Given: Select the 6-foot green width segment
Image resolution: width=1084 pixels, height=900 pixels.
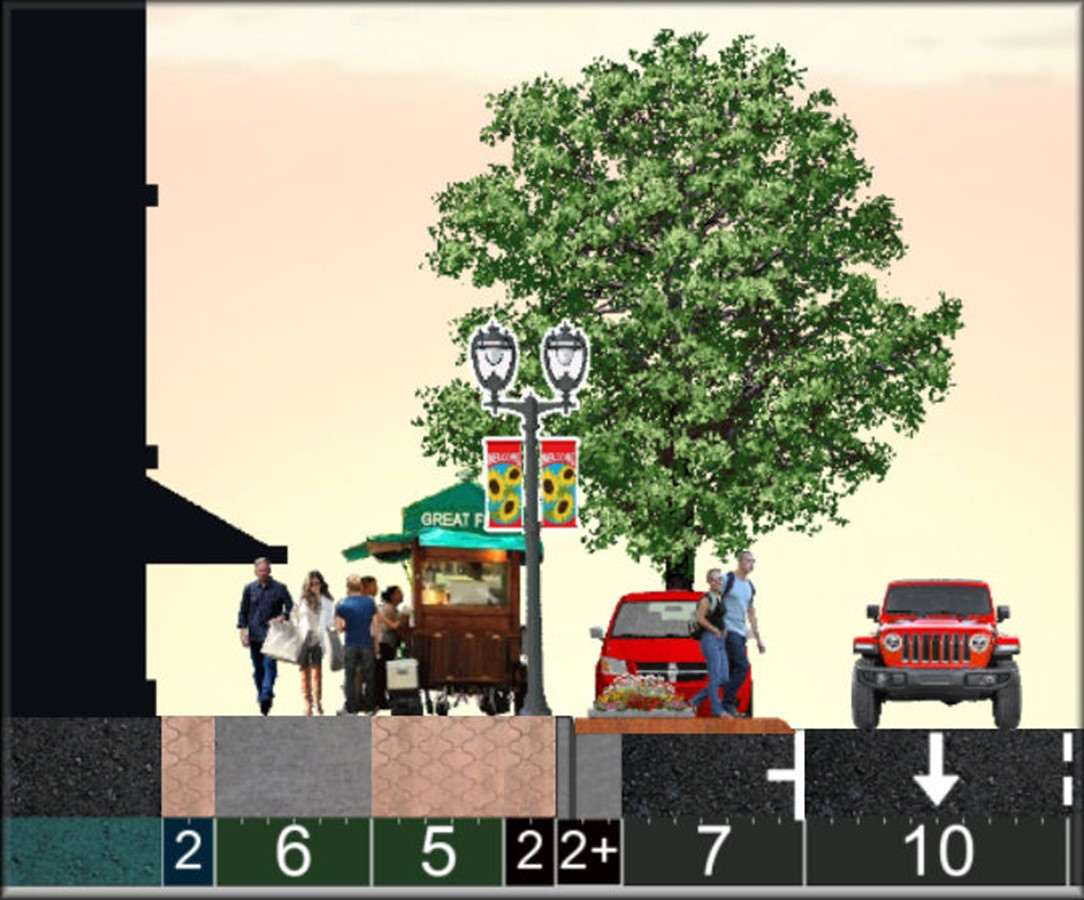Looking at the screenshot, I should (x=293, y=851).
